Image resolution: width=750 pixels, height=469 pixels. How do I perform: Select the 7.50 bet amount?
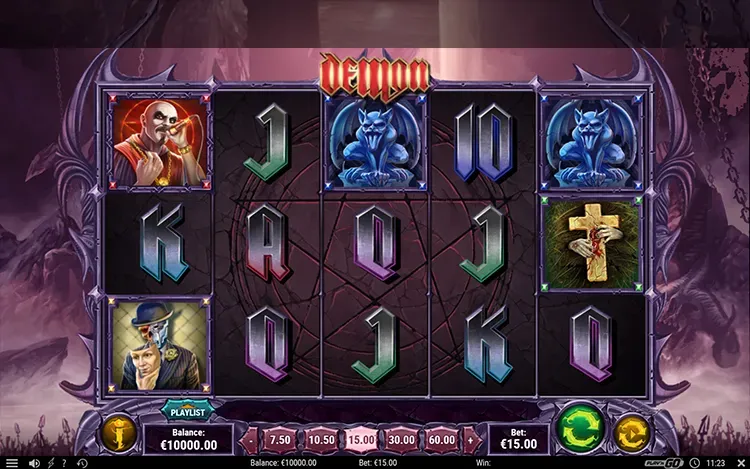[x=281, y=438]
